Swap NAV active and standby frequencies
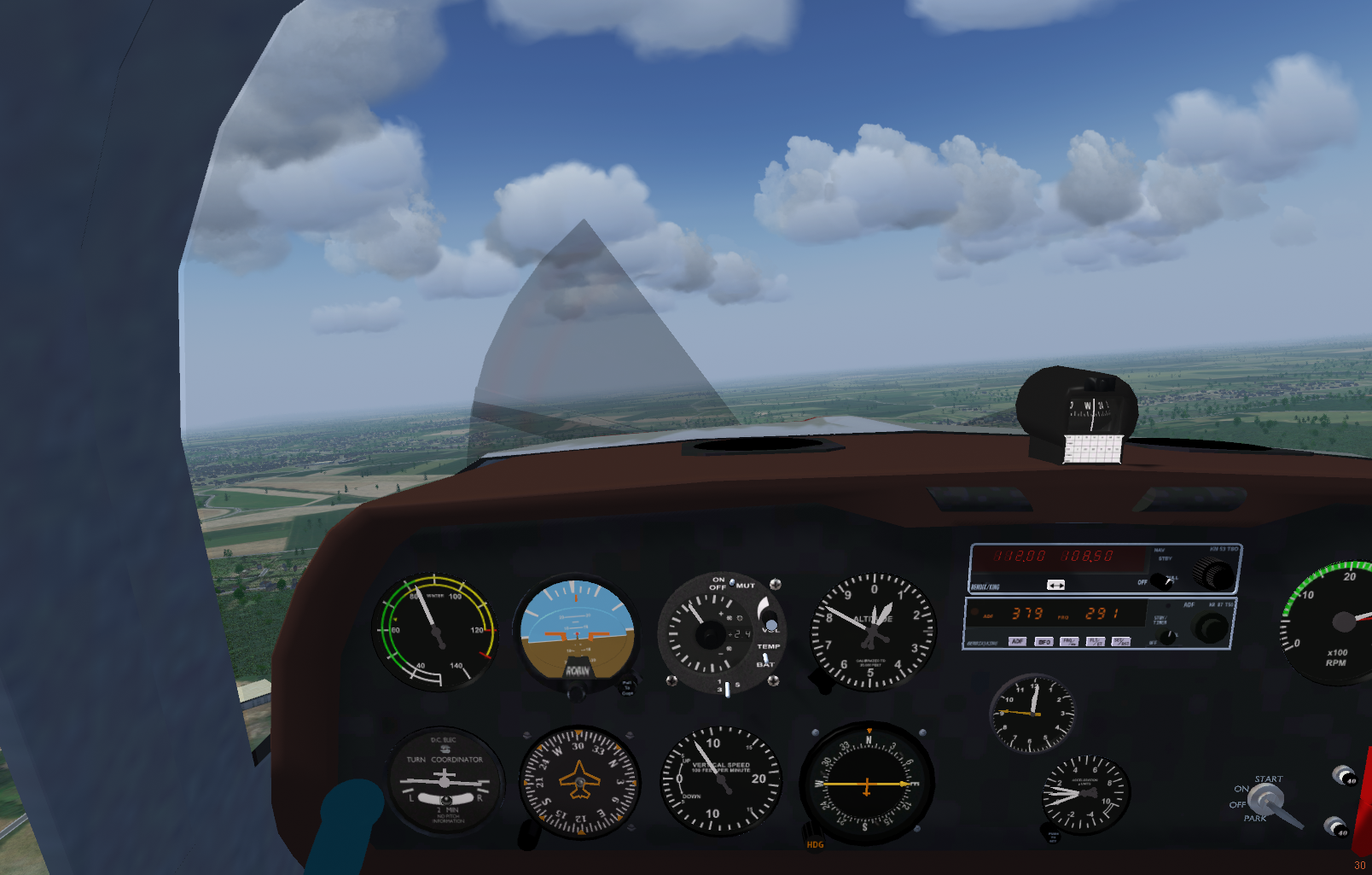The height and width of the screenshot is (875, 1372). click(x=1055, y=585)
